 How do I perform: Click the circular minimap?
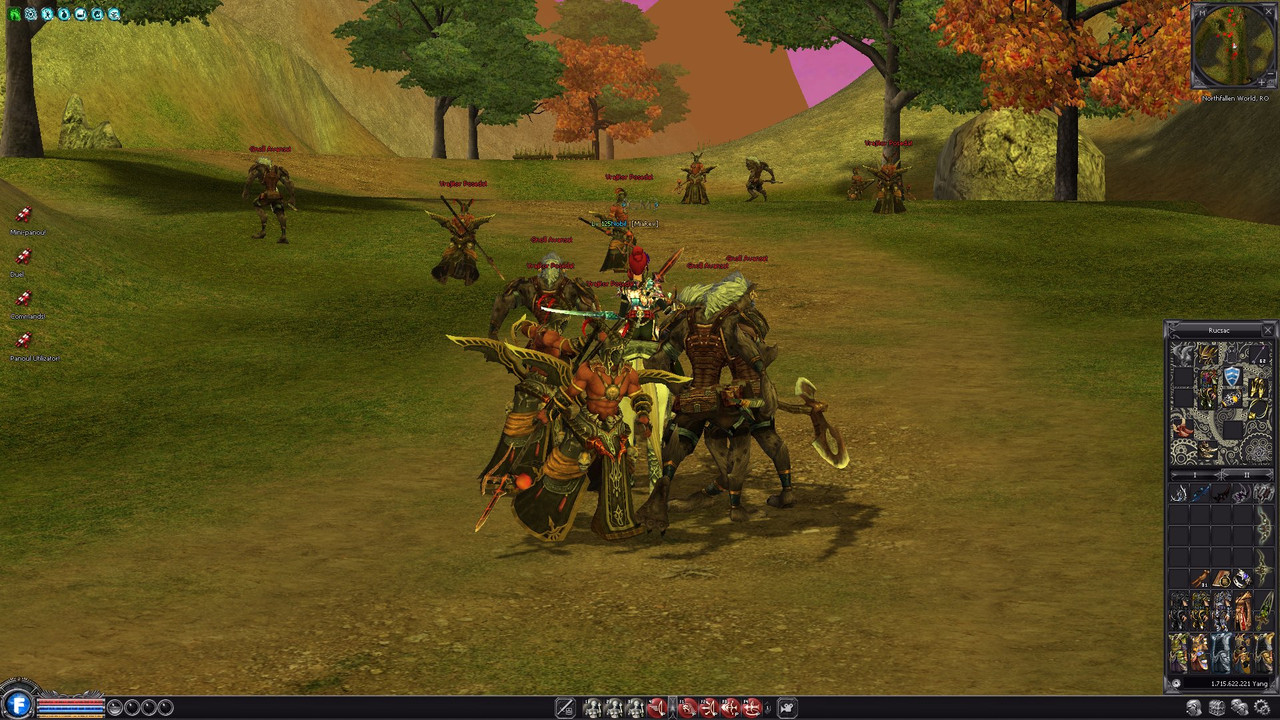(x=1234, y=46)
